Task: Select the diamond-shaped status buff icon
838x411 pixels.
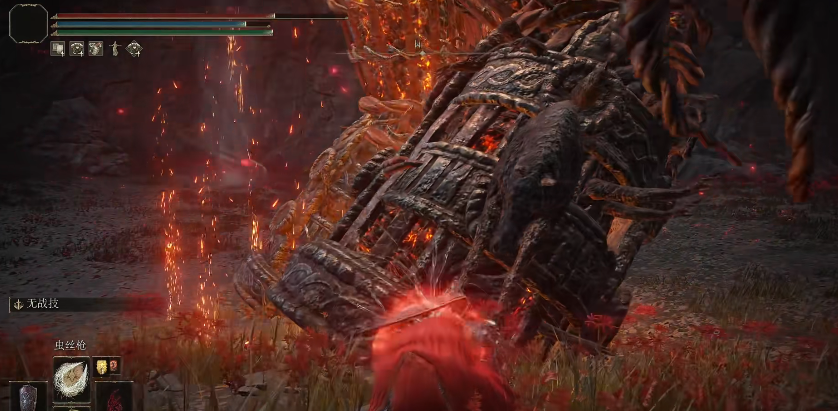Action: pos(134,48)
